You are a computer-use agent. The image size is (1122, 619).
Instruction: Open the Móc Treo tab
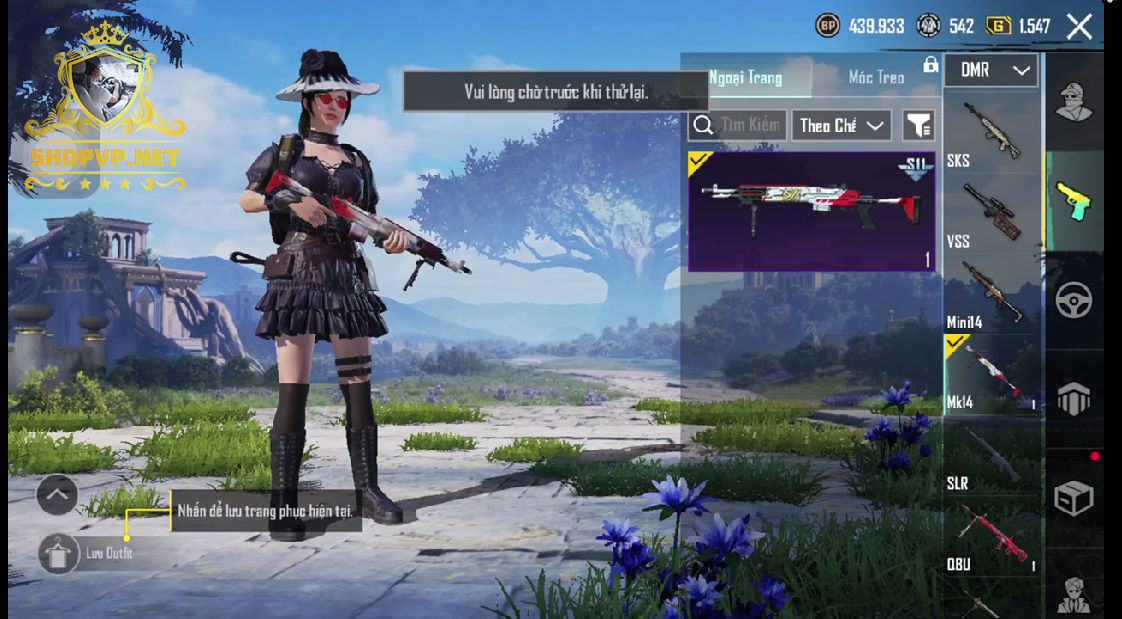(x=876, y=77)
